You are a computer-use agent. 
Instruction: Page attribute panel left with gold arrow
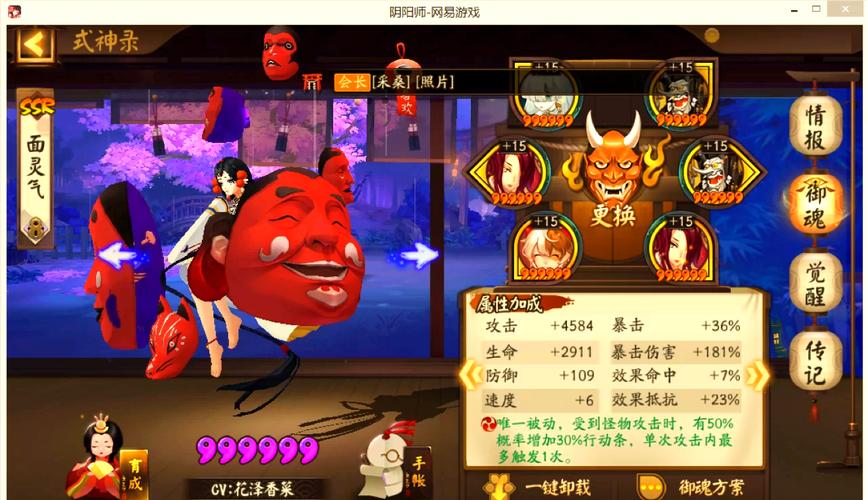[x=468, y=375]
